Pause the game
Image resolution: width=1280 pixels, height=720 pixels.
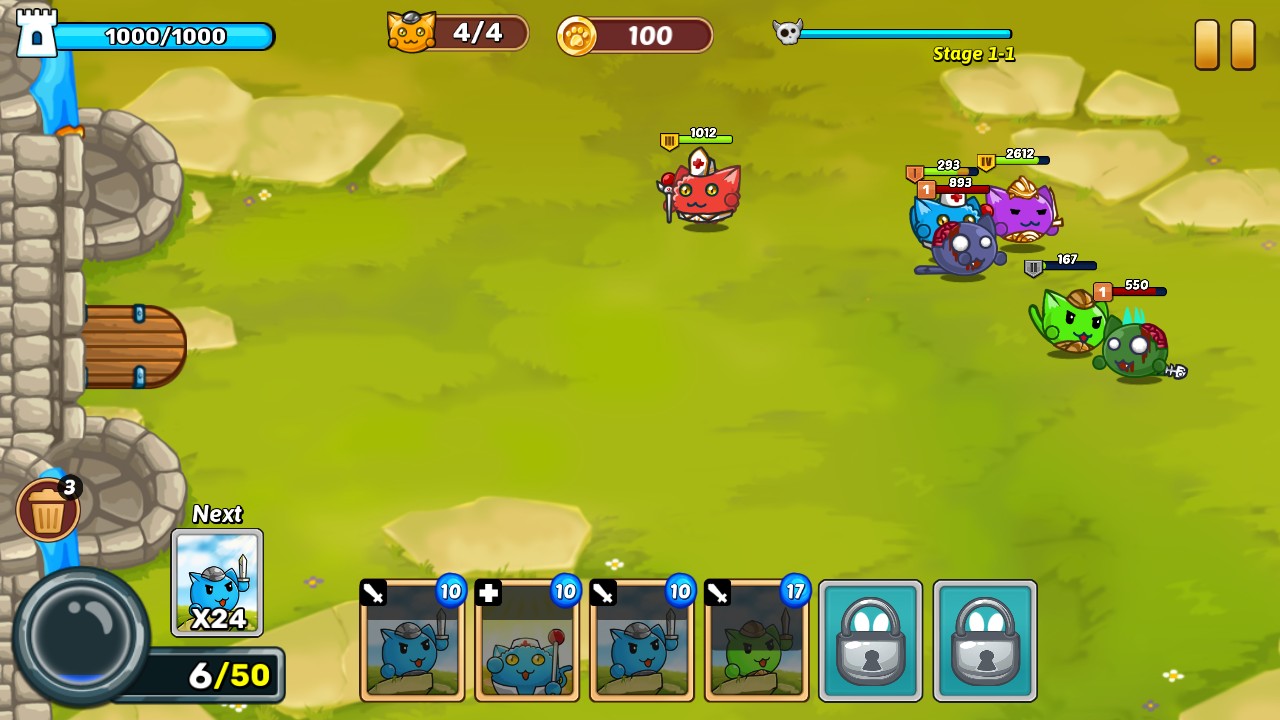click(1225, 45)
